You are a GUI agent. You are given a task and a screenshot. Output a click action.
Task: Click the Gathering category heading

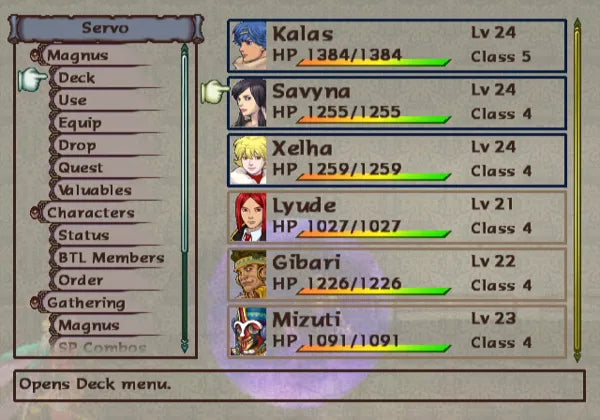[x=85, y=303]
